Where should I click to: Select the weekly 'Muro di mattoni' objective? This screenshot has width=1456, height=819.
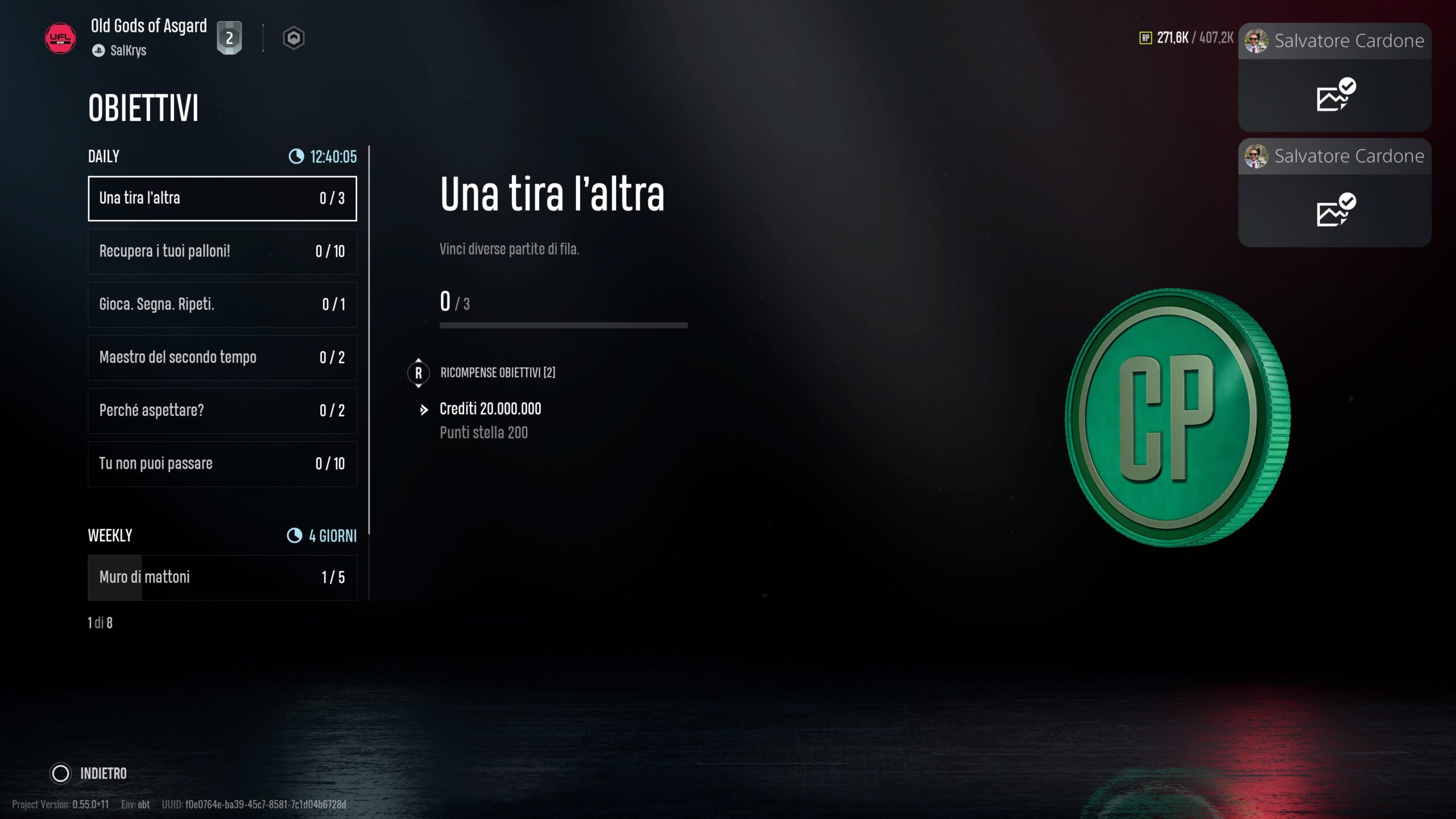[222, 577]
